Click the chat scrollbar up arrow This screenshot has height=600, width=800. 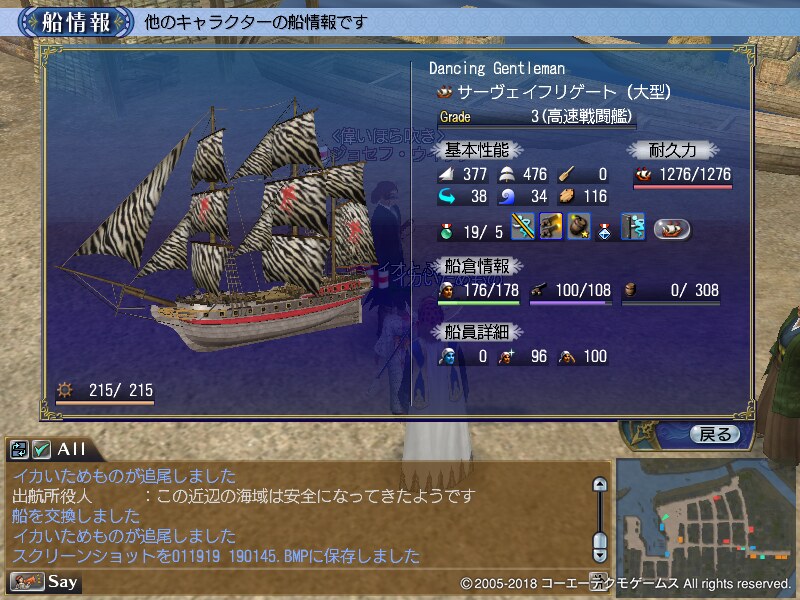[600, 485]
